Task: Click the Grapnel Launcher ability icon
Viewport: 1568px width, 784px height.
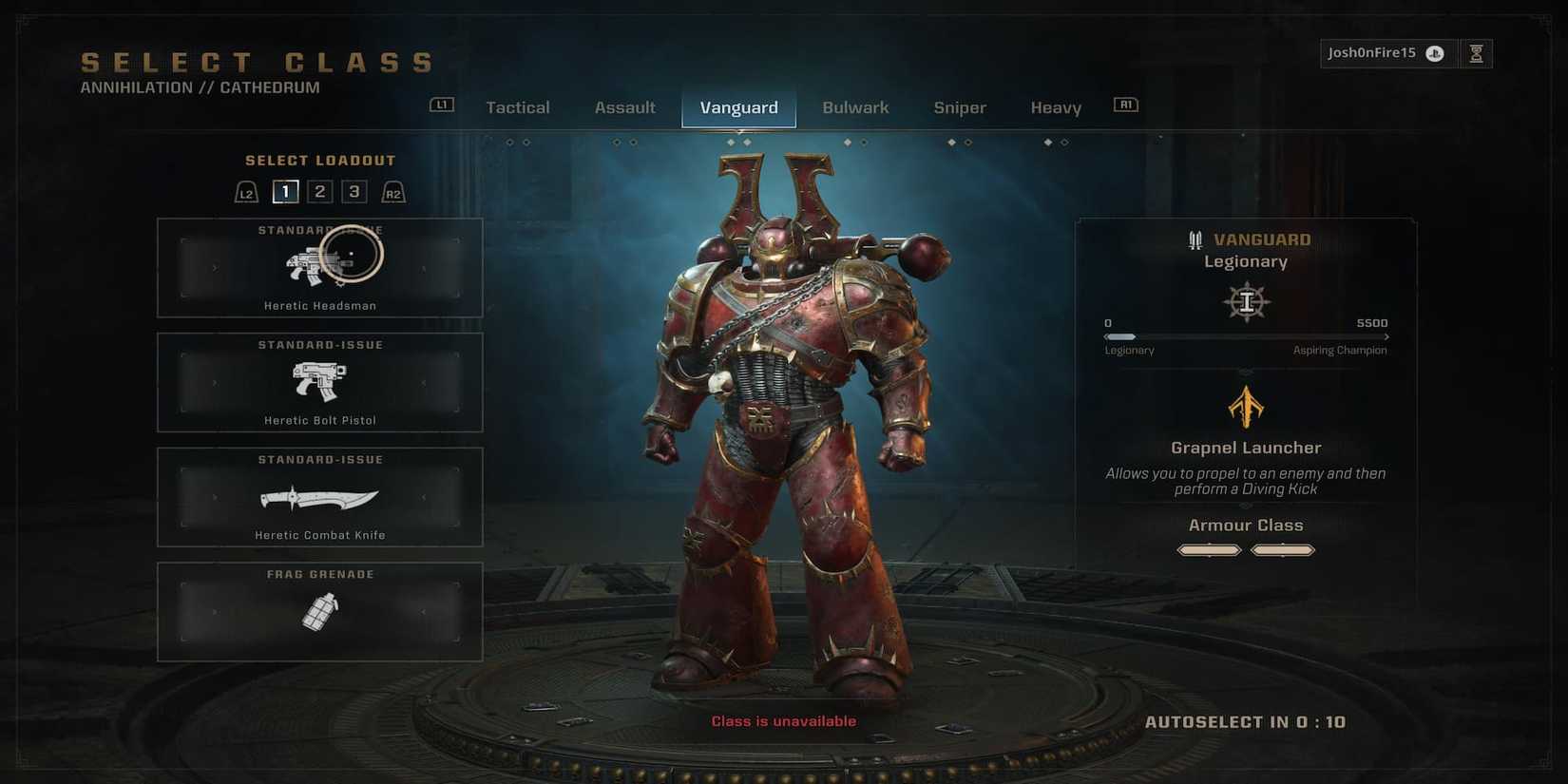Action: point(1246,407)
